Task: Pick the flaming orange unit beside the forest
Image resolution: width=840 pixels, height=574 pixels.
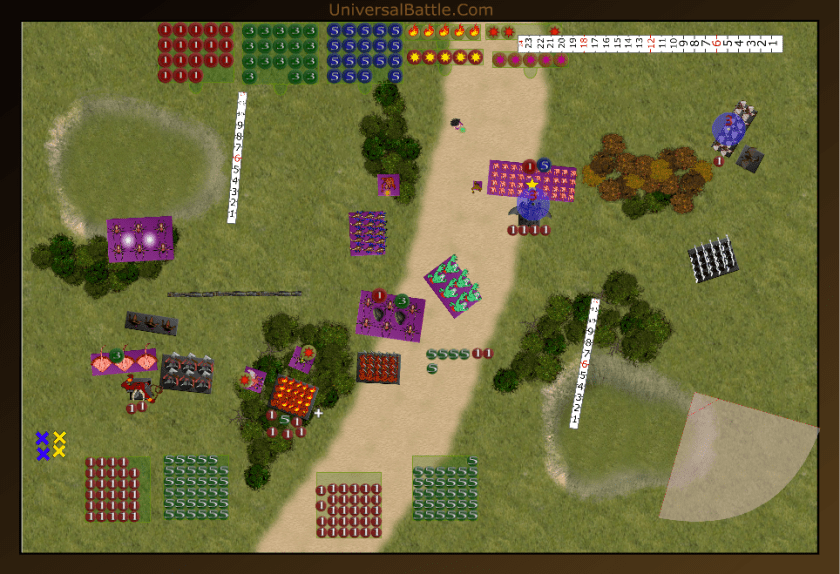Action: tap(293, 393)
